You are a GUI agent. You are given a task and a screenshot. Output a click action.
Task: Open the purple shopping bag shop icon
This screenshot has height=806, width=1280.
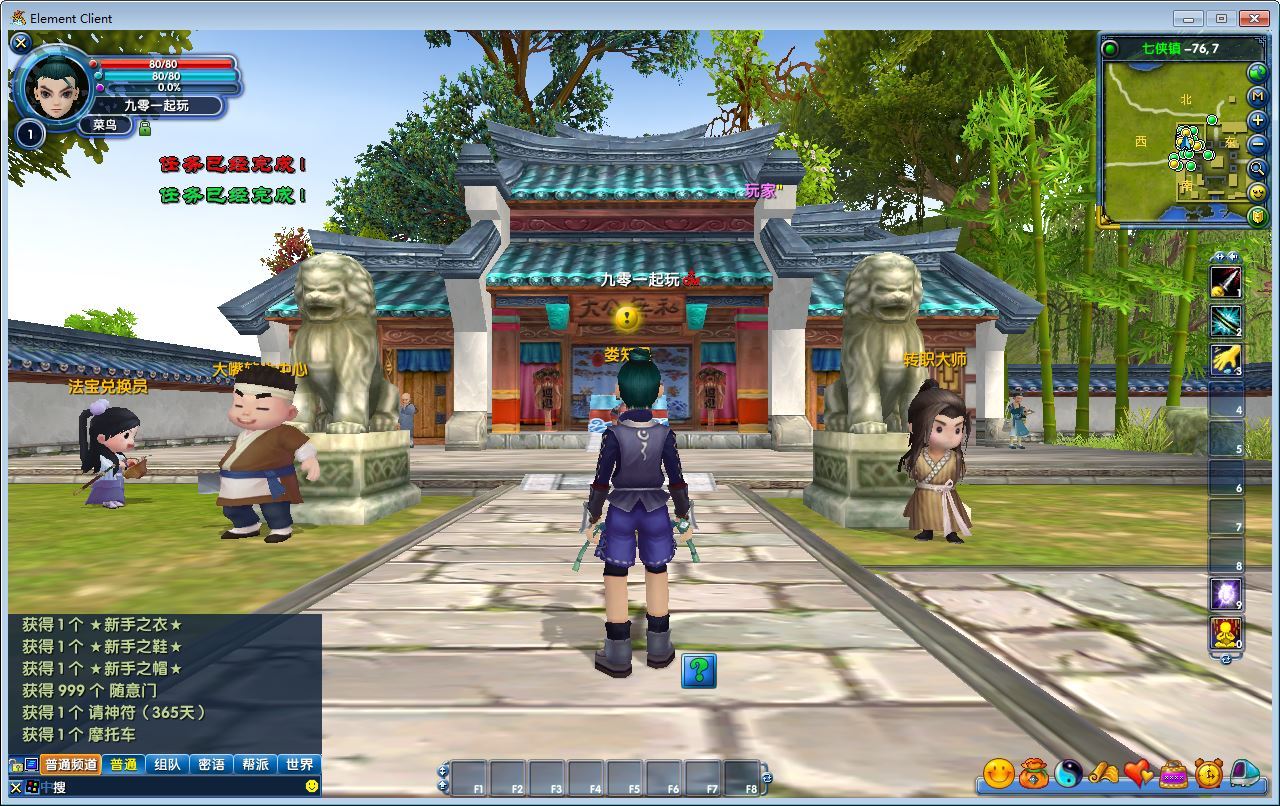pyautogui.click(x=1173, y=773)
